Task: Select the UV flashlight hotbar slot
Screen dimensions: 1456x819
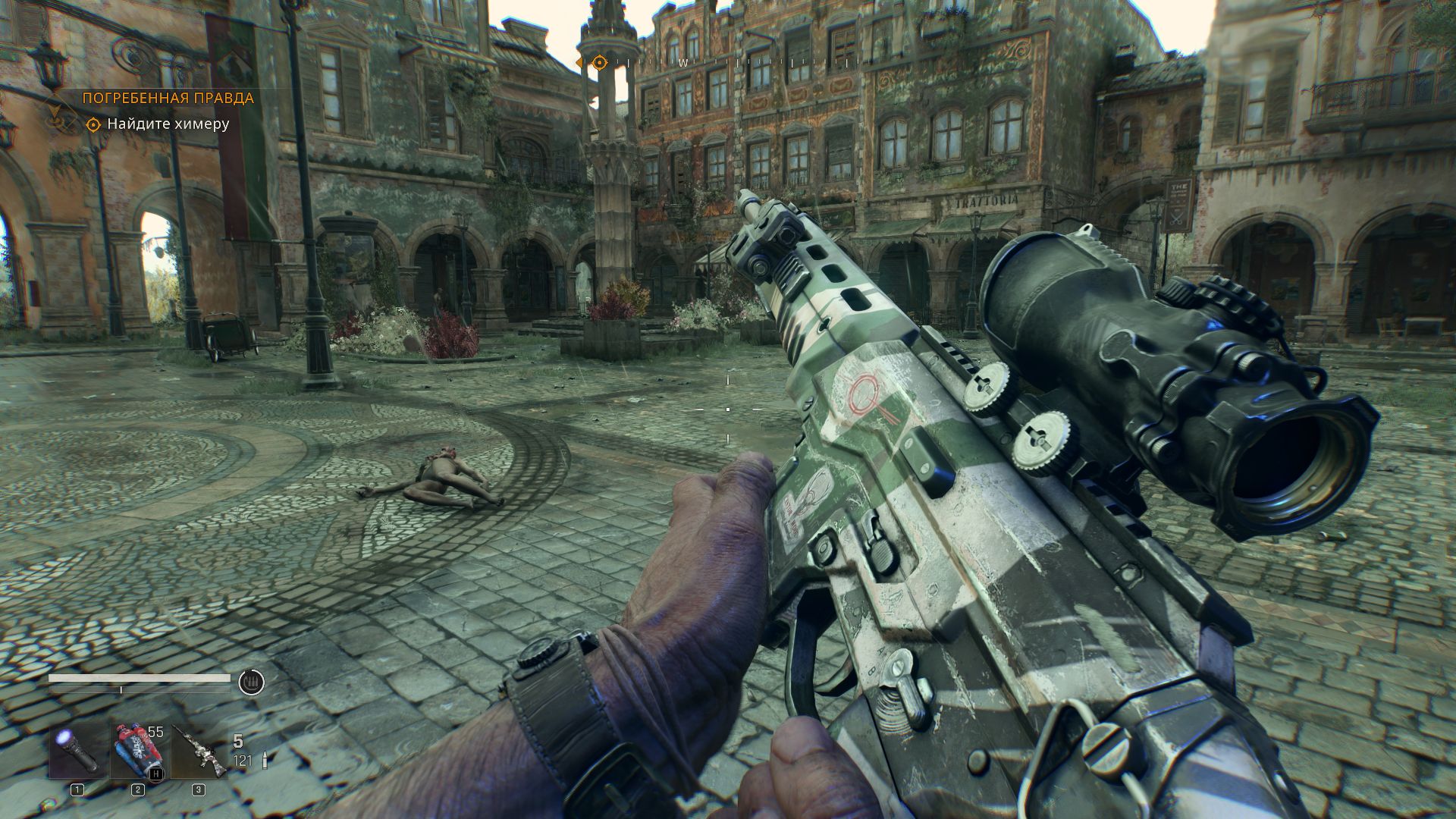Action: pyautogui.click(x=78, y=750)
